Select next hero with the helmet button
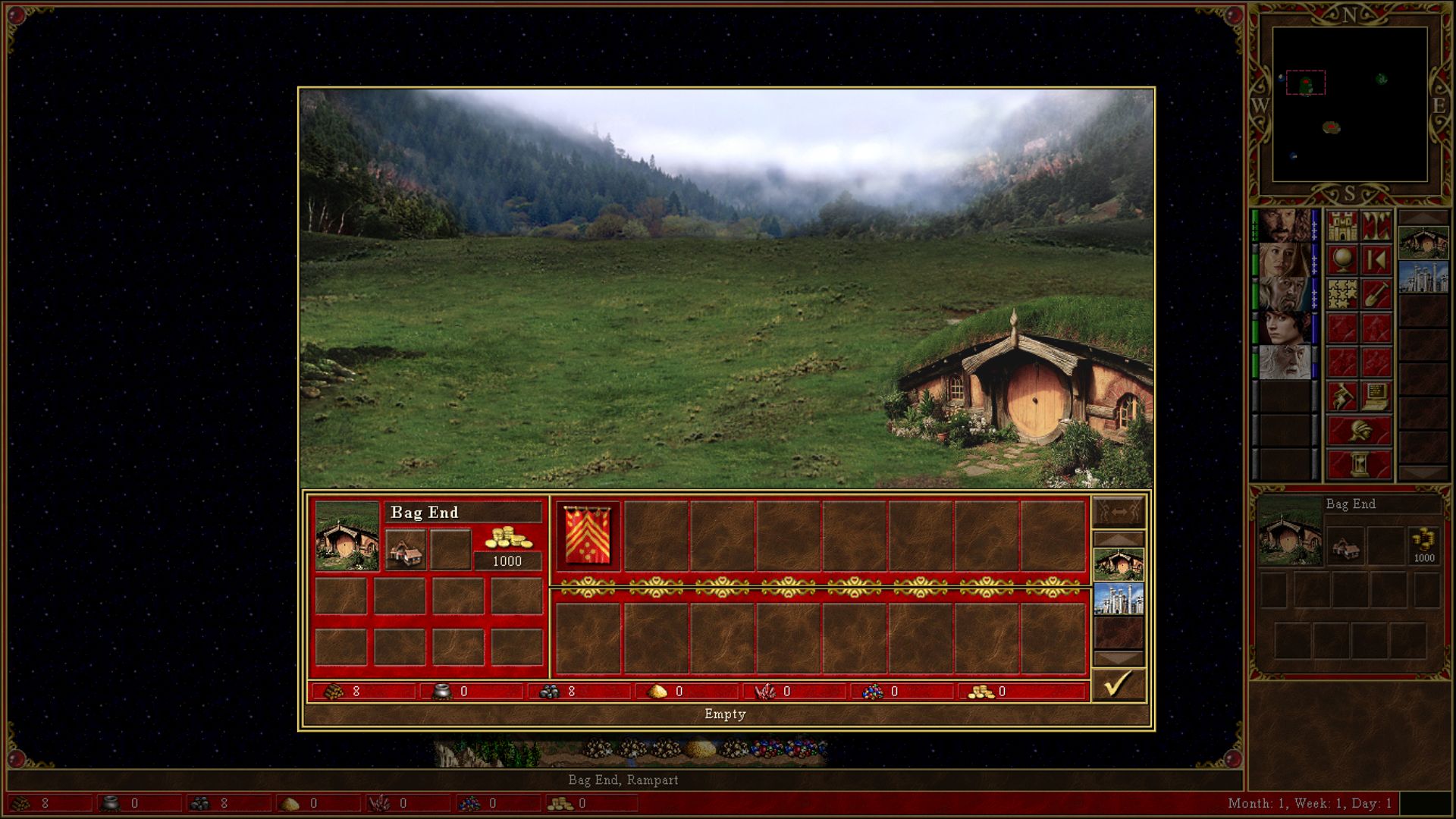This screenshot has height=819, width=1456. (1359, 430)
